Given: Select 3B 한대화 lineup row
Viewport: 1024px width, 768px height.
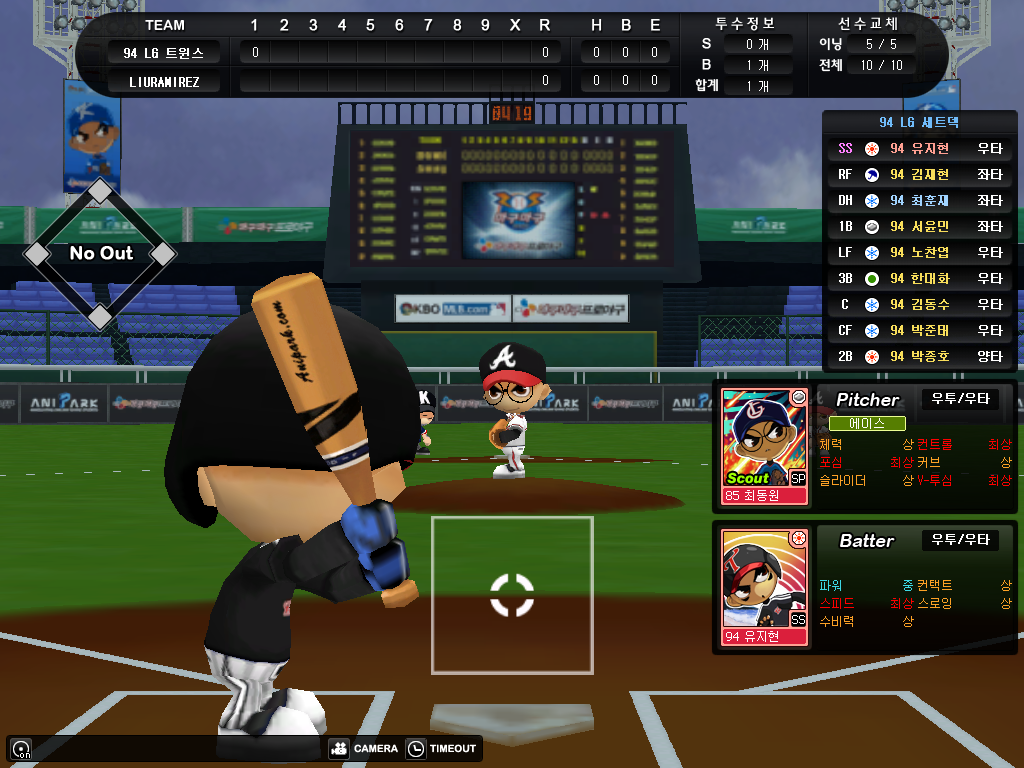Looking at the screenshot, I should 921,278.
